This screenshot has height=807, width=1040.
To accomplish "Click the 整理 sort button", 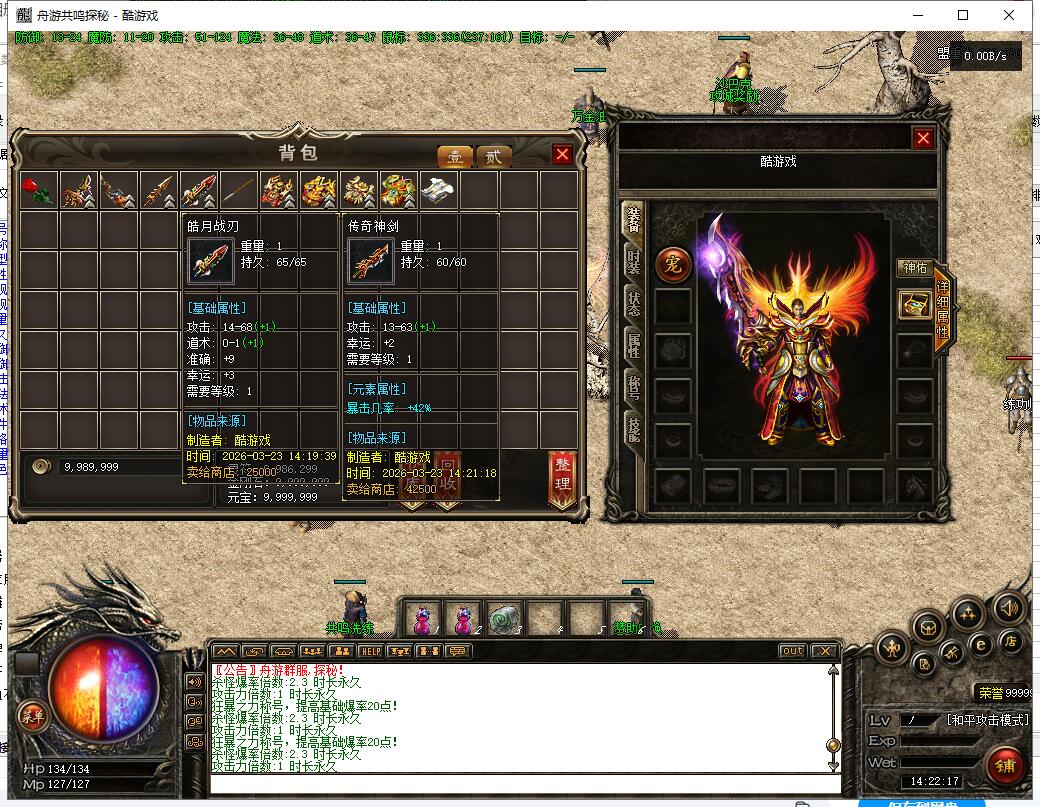I will coord(562,478).
